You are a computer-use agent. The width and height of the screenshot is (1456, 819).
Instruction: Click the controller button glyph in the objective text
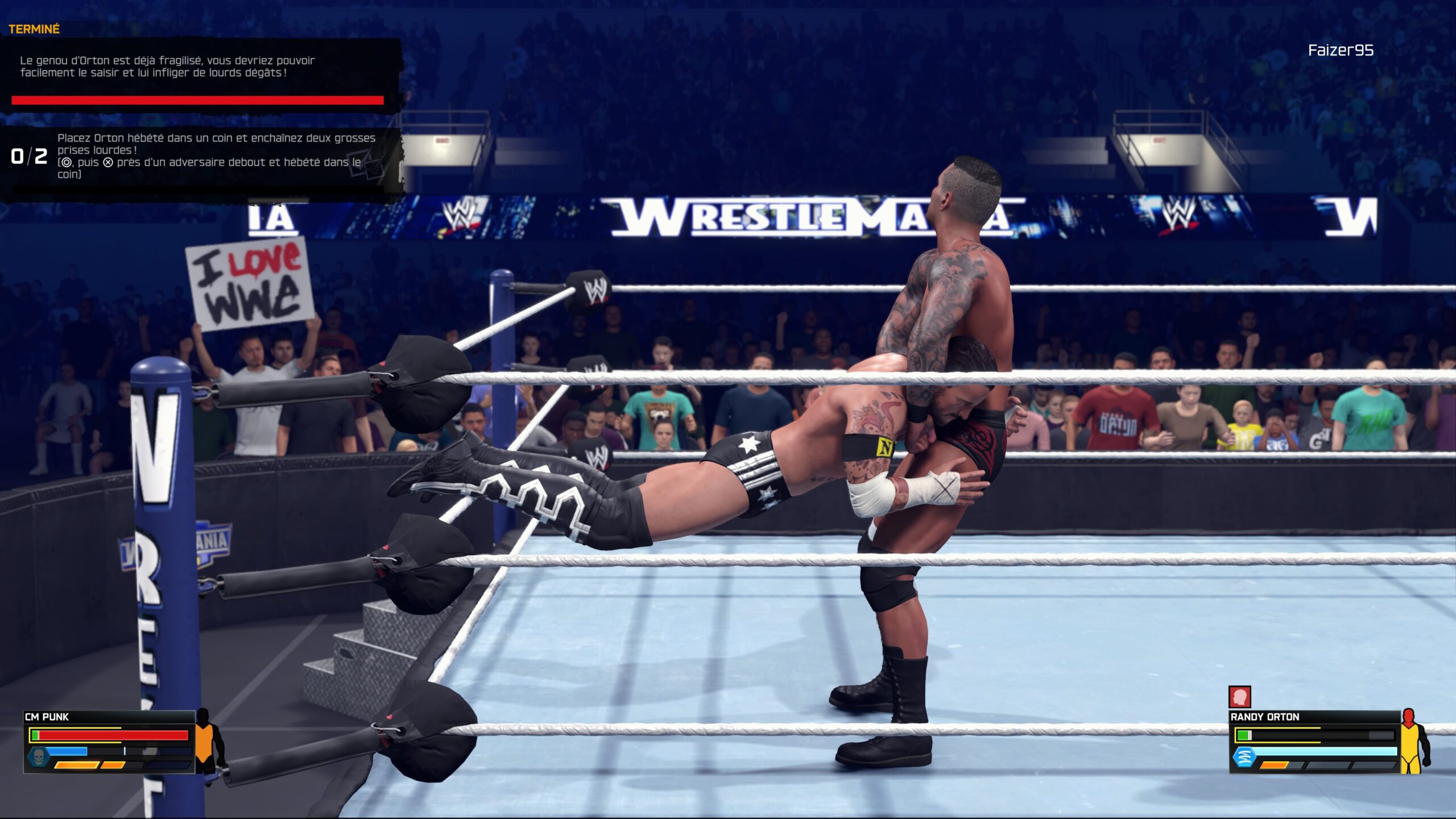pos(66,163)
